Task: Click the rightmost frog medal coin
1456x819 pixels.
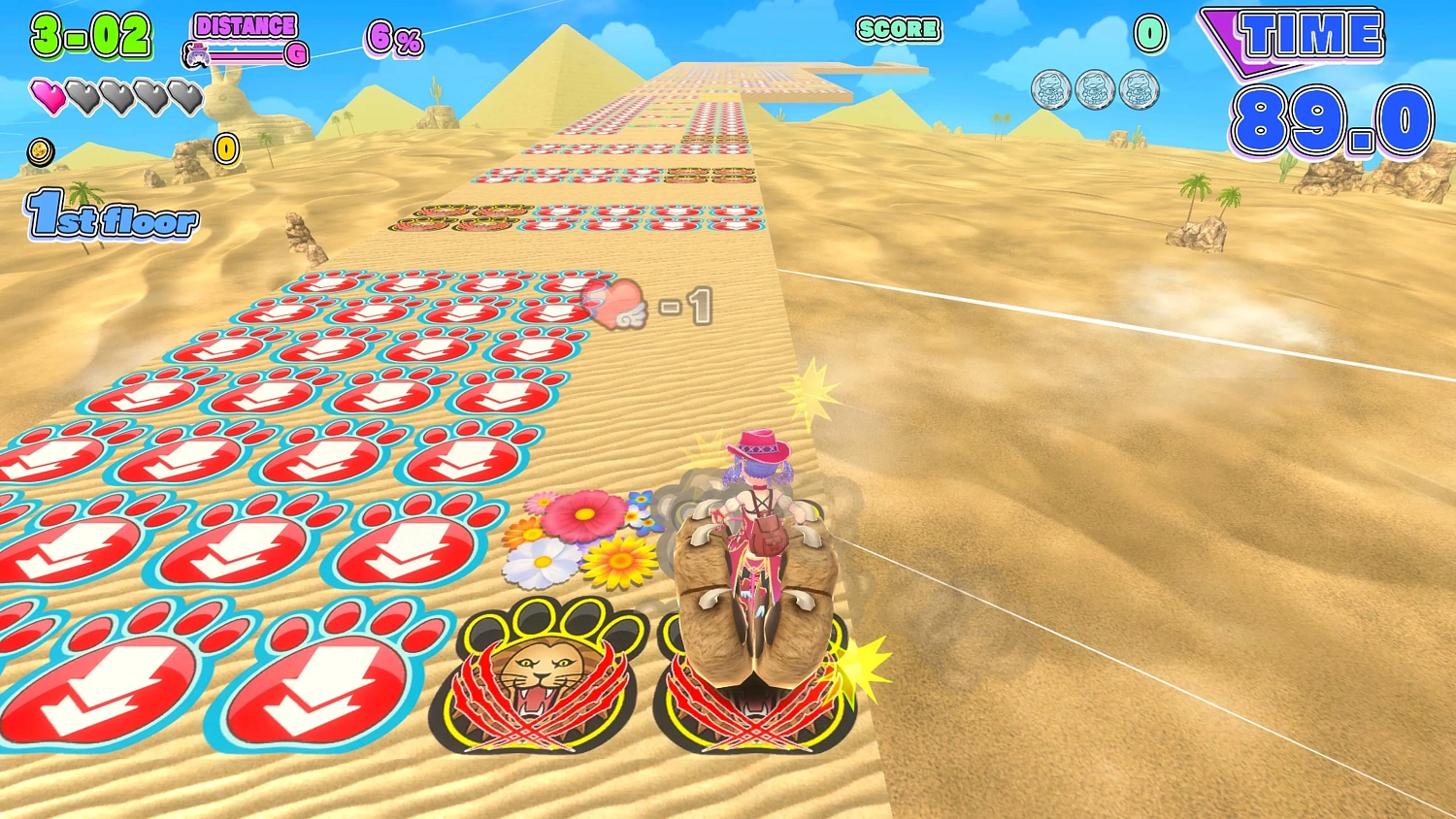Action: pos(1138,90)
